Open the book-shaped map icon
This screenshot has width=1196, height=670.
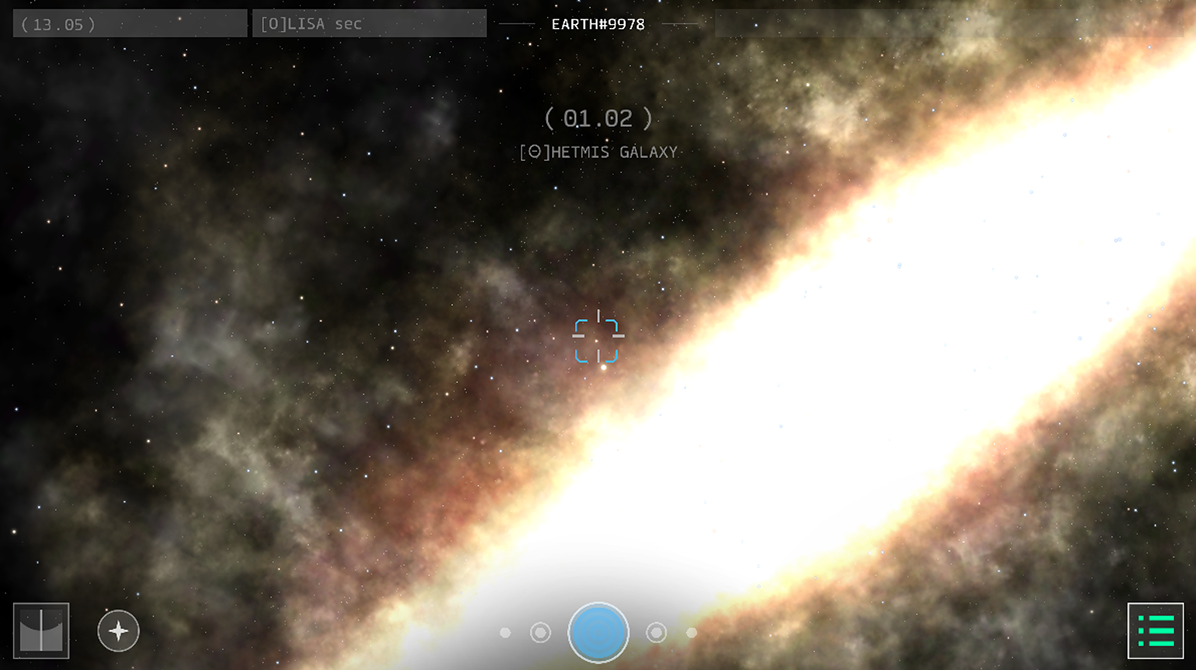(x=41, y=631)
